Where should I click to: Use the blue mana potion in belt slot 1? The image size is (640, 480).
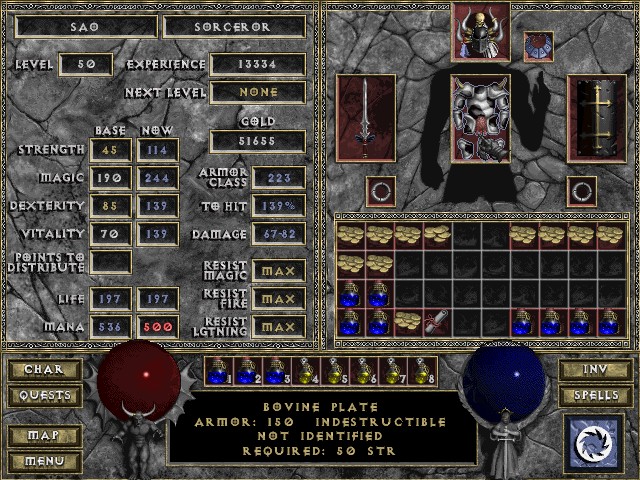tap(219, 372)
